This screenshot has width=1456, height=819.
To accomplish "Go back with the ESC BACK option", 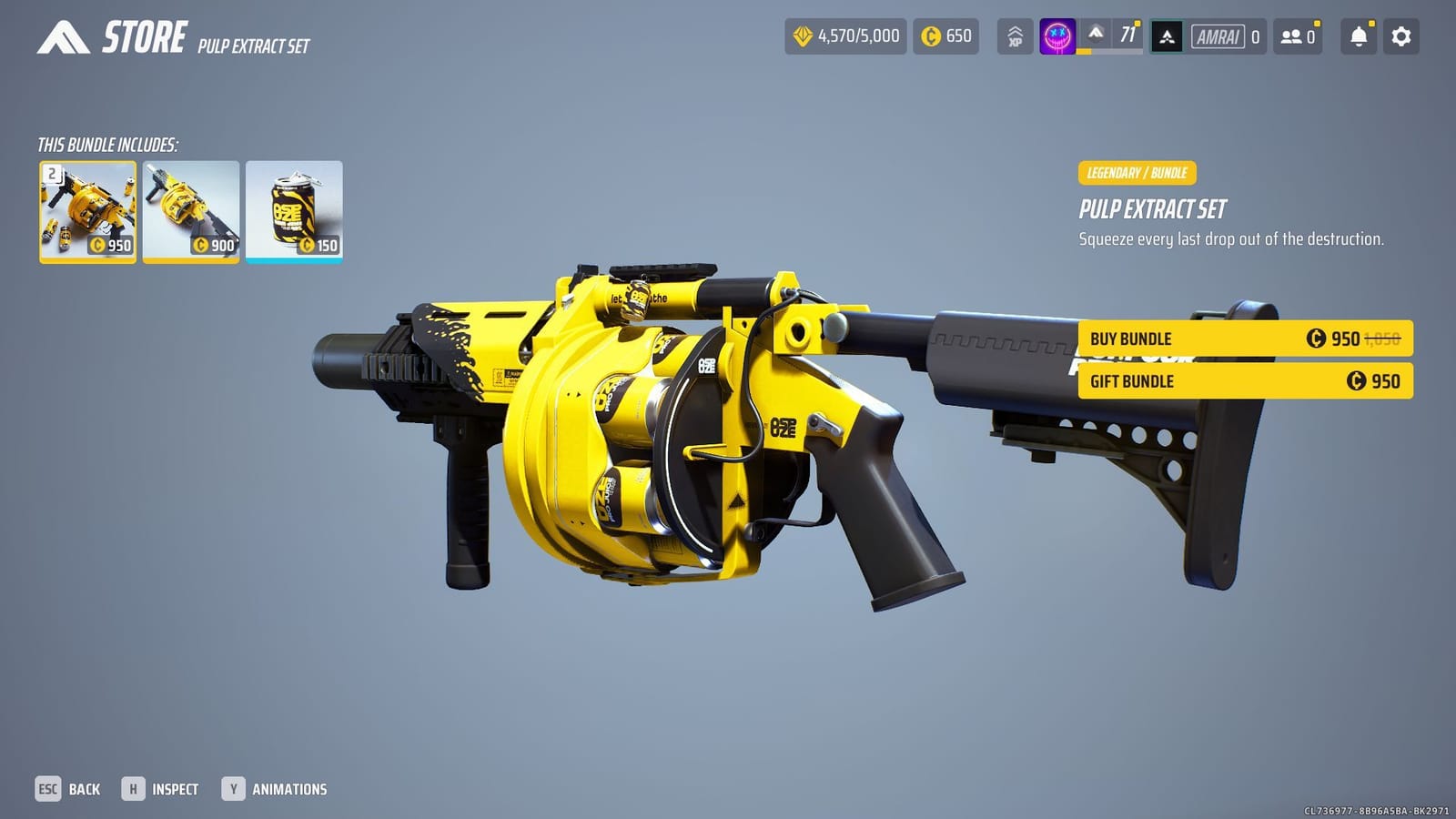I will (70, 788).
